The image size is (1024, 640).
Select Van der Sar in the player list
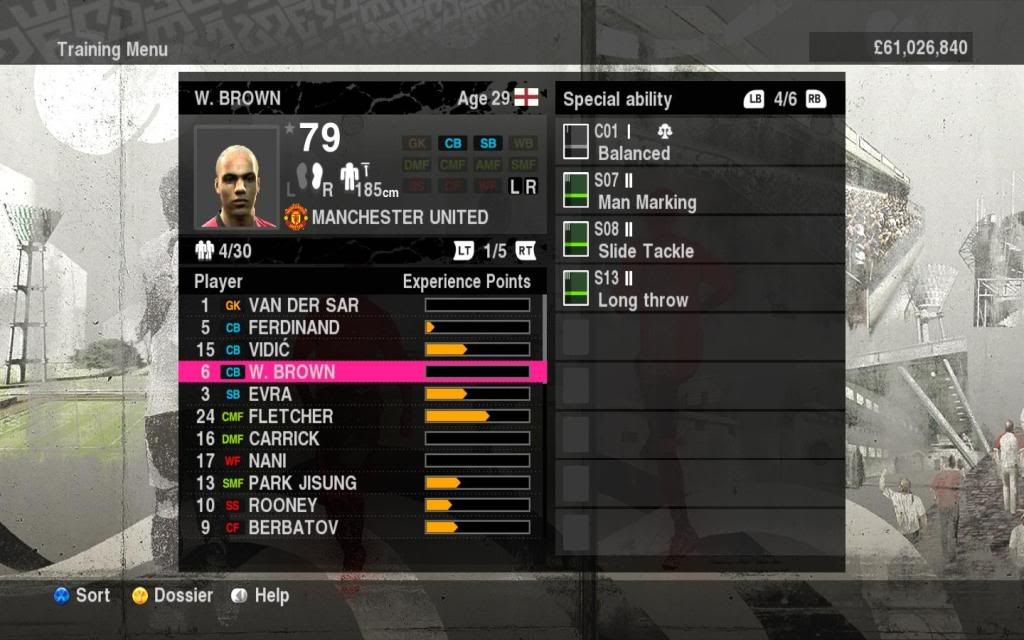[360, 305]
